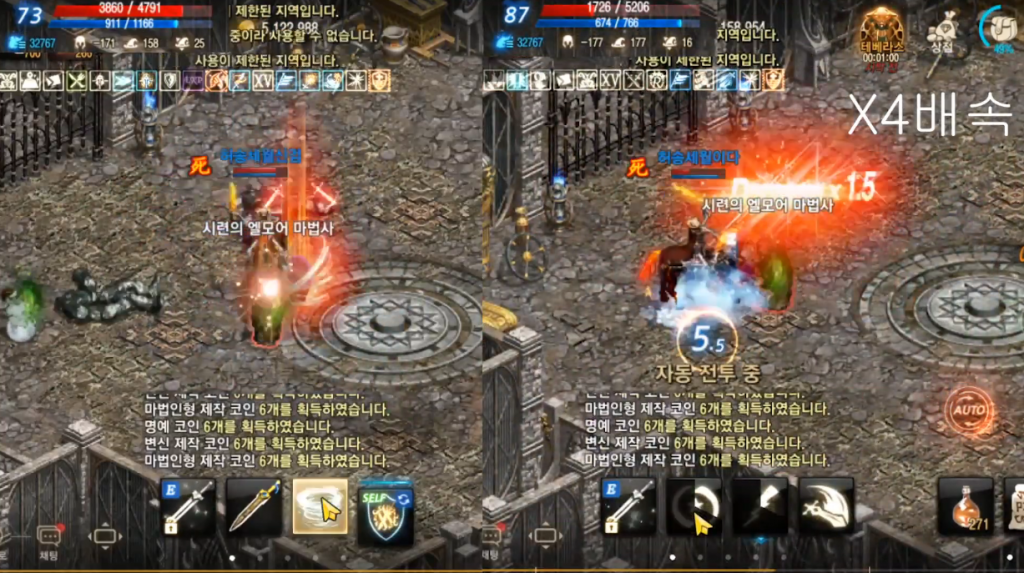
Task: Trigger the sweeping arc slash skill
Action: (826, 506)
